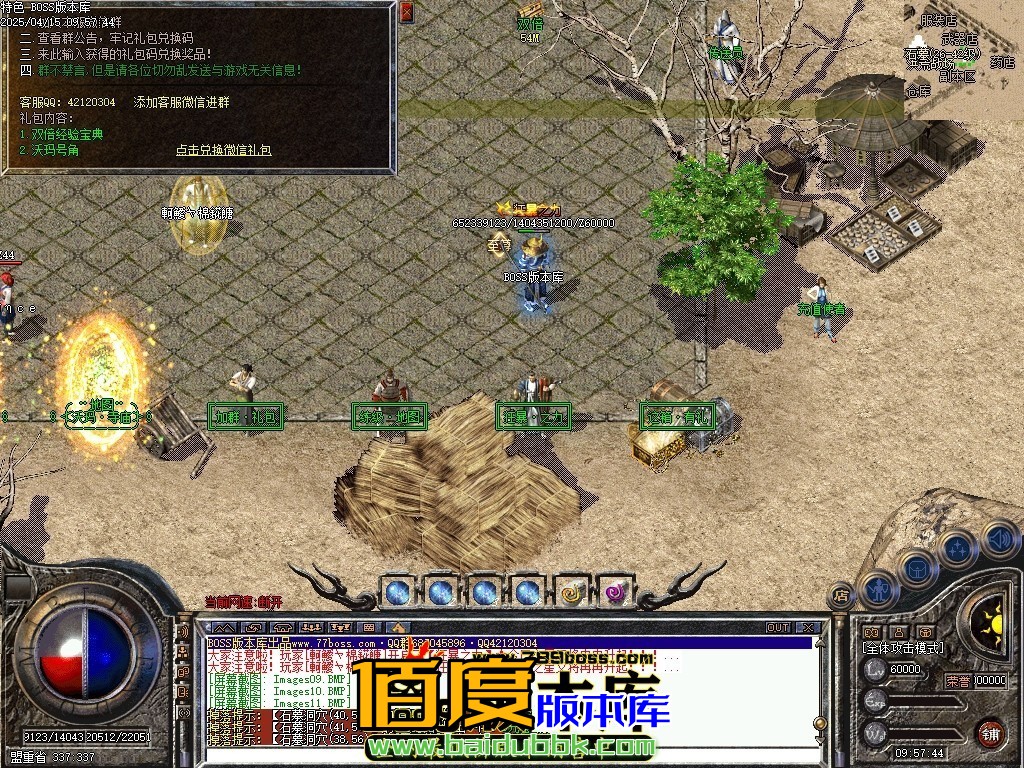This screenshot has width=1024, height=768.
Task: Click the red 铺 stall button
Action: [x=990, y=732]
